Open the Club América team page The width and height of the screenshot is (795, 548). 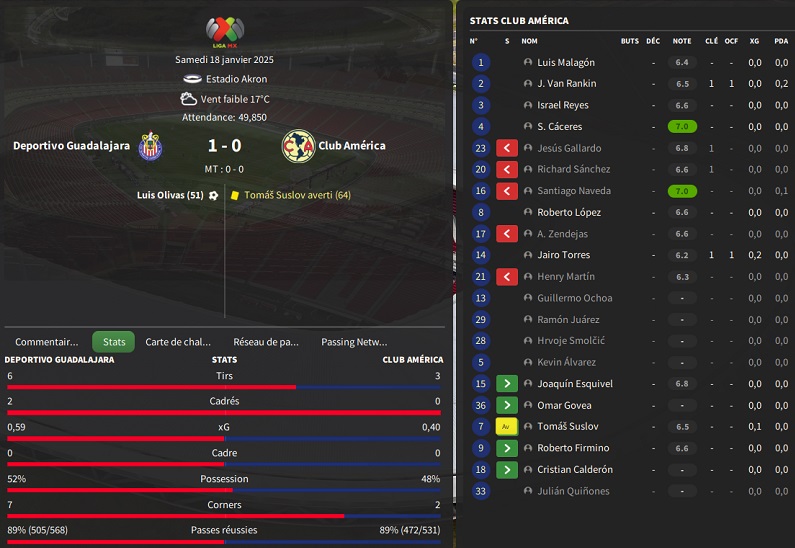pyautogui.click(x=352, y=146)
